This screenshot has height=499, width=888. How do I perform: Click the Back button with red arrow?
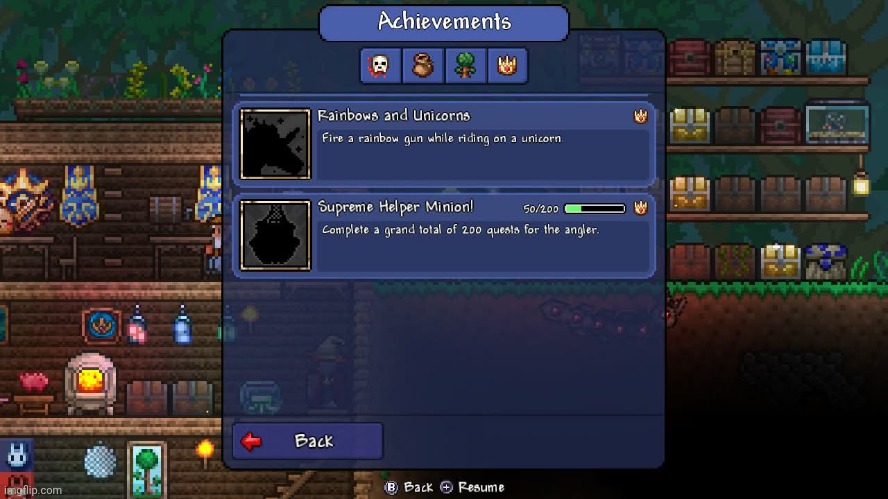[307, 441]
